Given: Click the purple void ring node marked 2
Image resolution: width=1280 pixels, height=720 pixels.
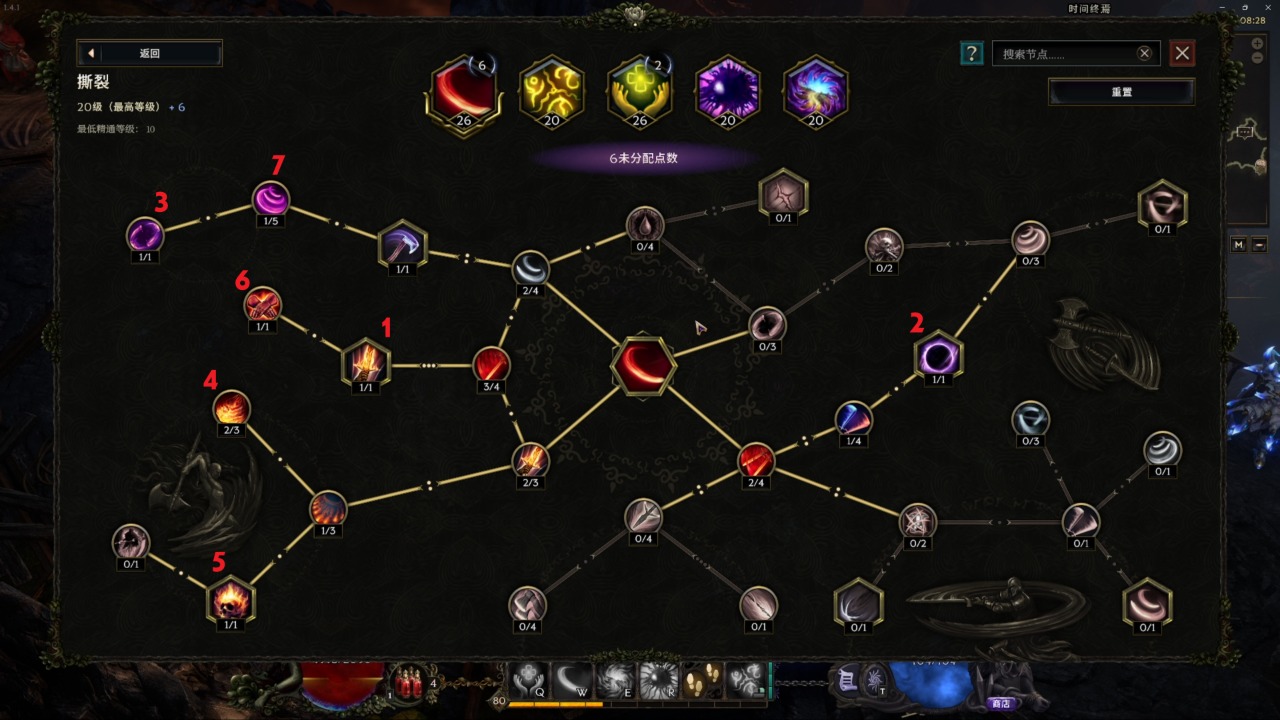Looking at the screenshot, I should tap(938, 356).
